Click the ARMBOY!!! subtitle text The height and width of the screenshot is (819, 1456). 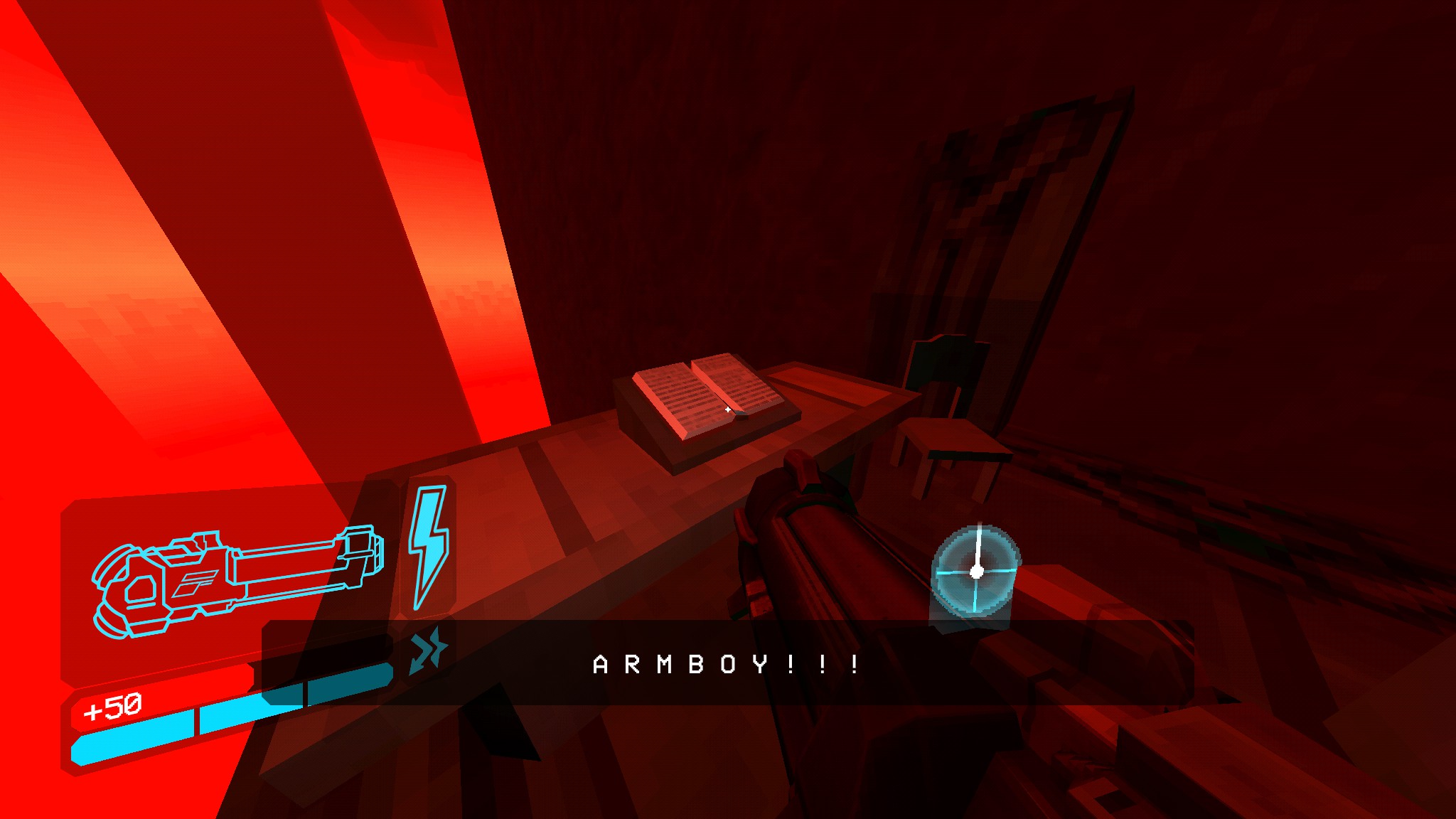click(724, 665)
